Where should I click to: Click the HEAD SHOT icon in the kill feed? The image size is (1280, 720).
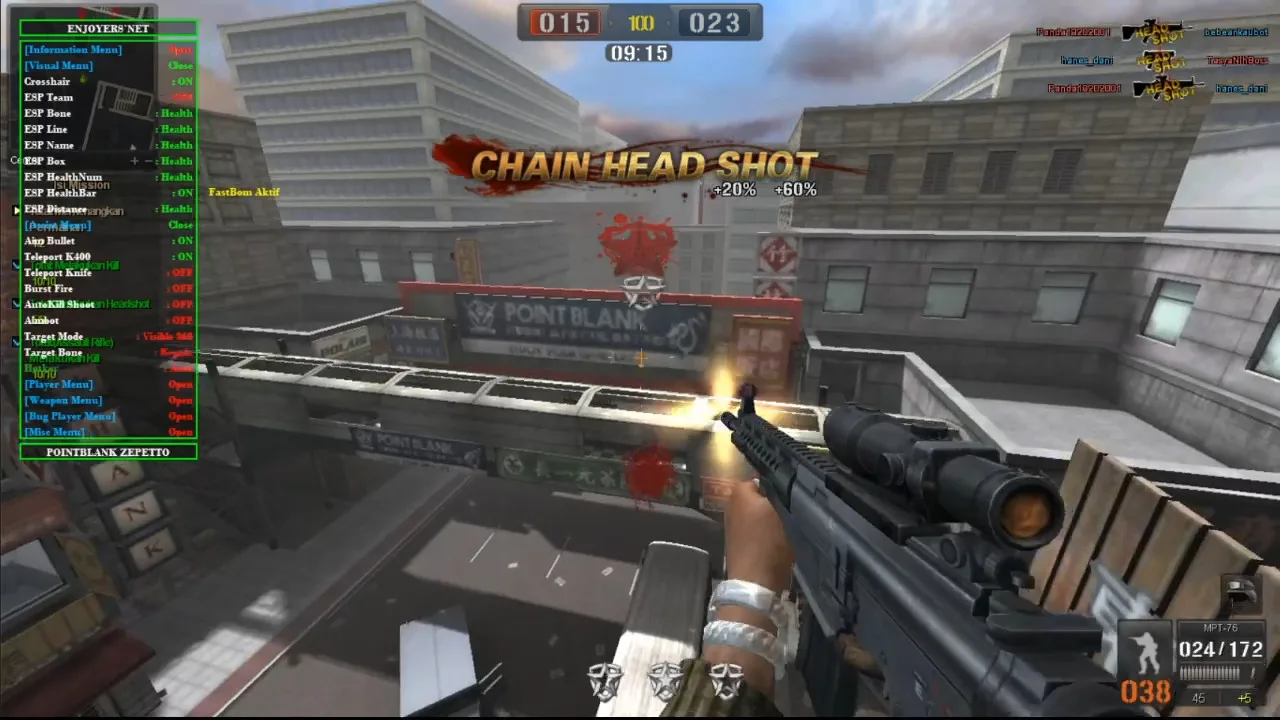tap(1158, 35)
